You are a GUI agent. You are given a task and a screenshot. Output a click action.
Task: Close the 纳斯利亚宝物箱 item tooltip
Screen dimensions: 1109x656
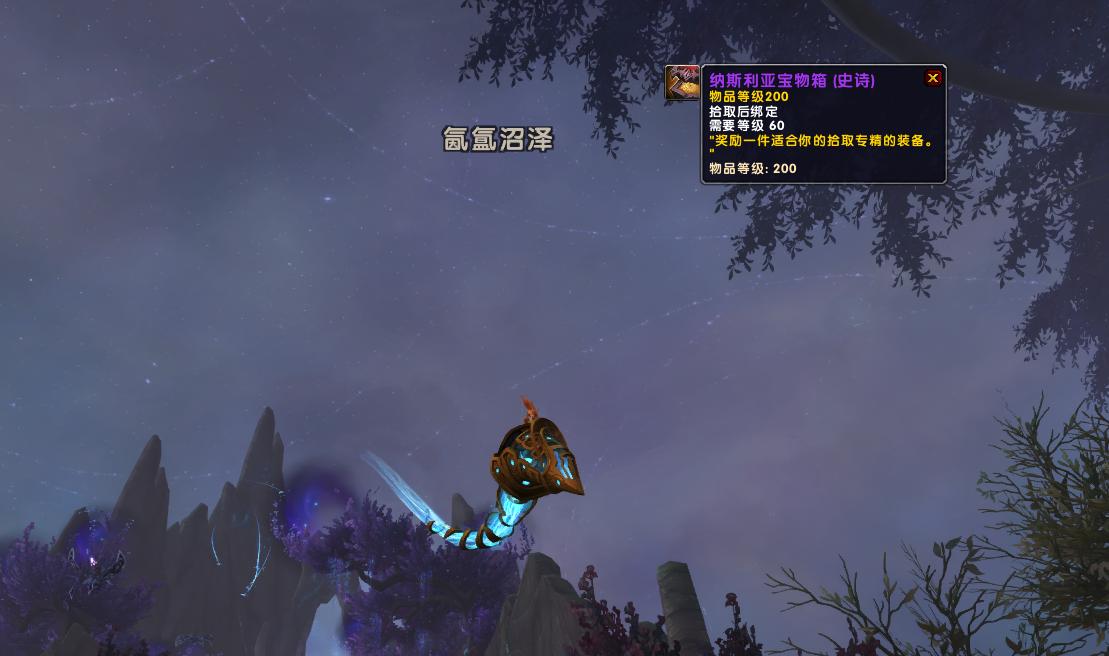(x=933, y=78)
